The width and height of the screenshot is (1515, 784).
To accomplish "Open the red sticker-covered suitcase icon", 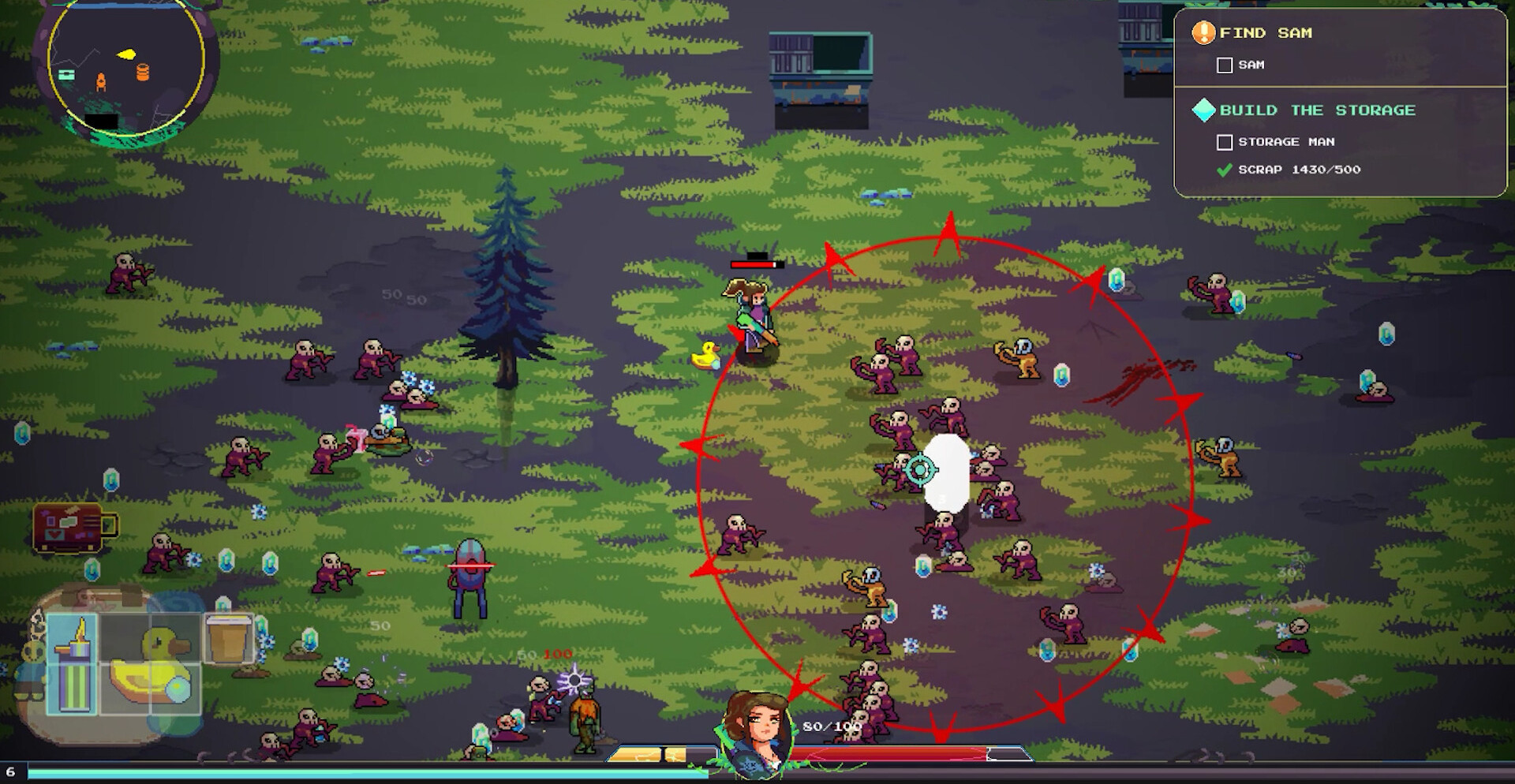I will [71, 528].
